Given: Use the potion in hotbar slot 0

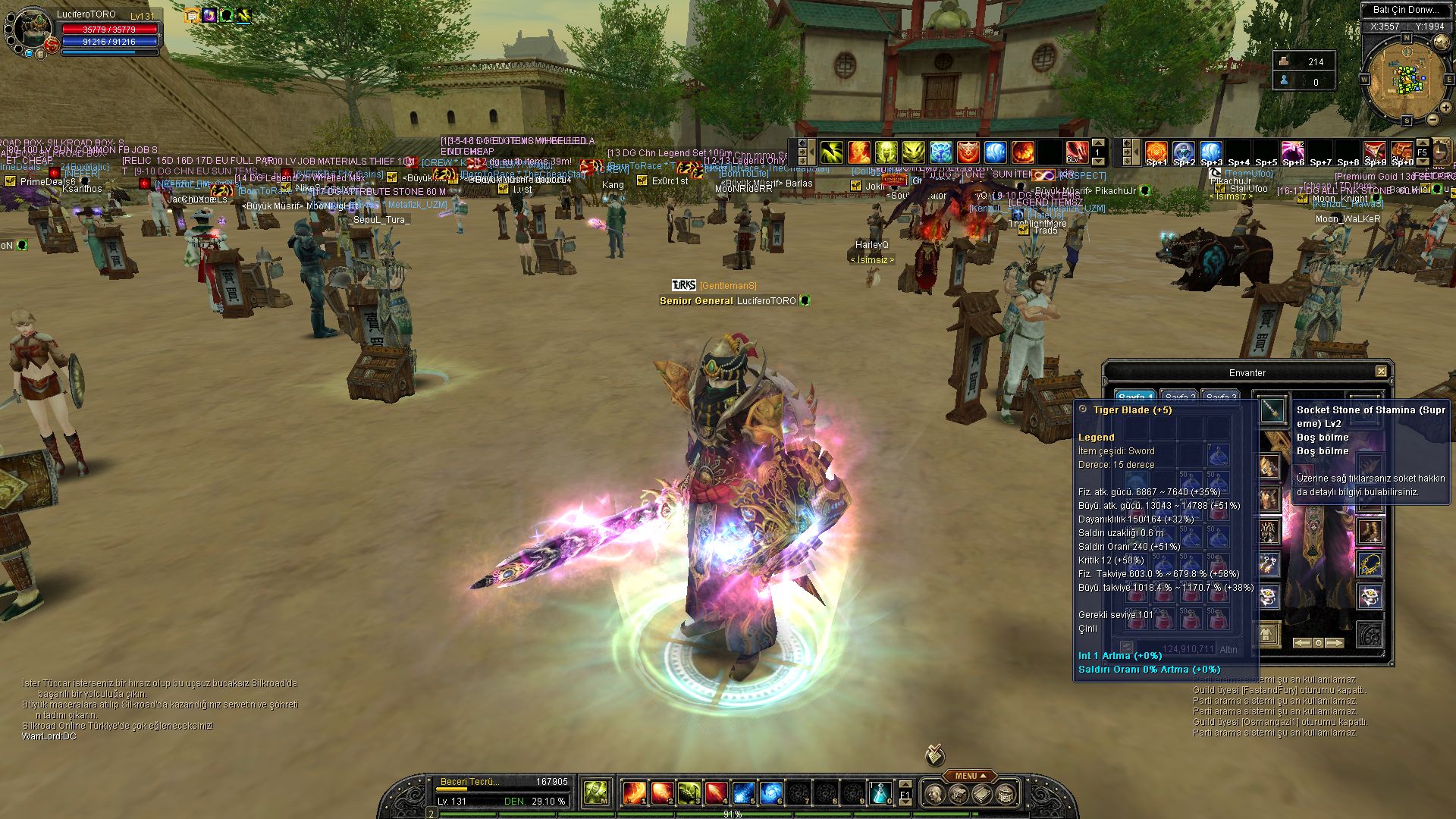Looking at the screenshot, I should (880, 793).
